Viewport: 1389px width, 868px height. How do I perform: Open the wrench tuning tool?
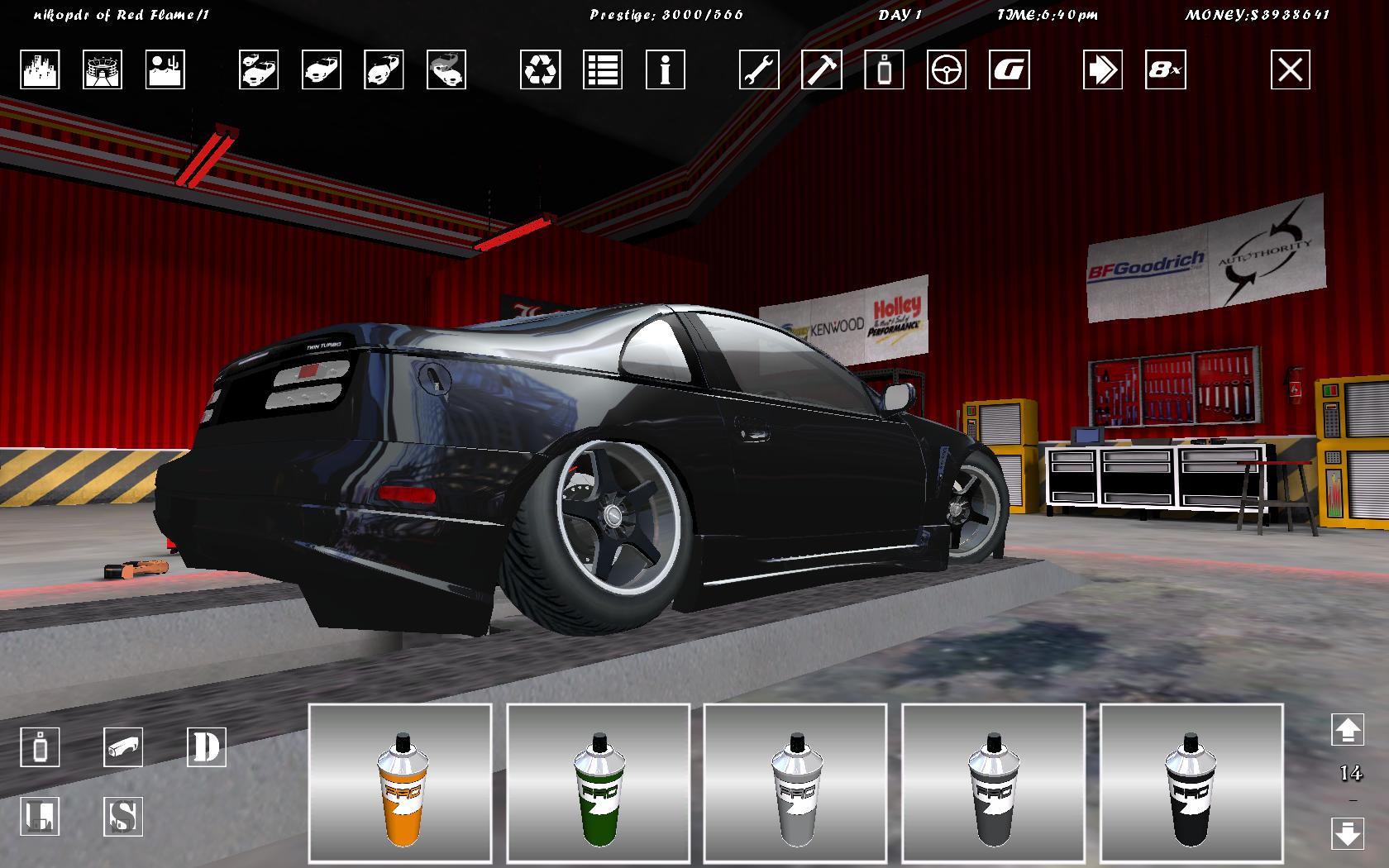(x=759, y=69)
